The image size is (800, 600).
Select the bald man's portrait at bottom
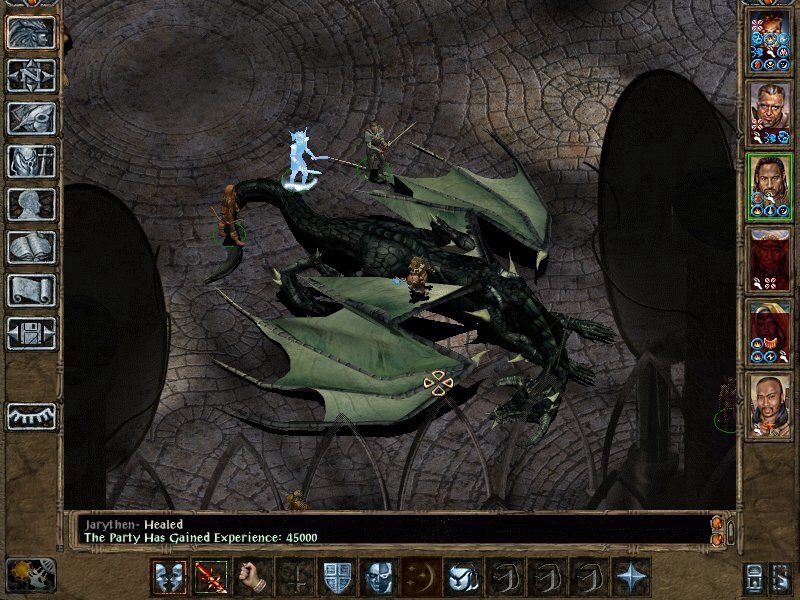tap(770, 405)
